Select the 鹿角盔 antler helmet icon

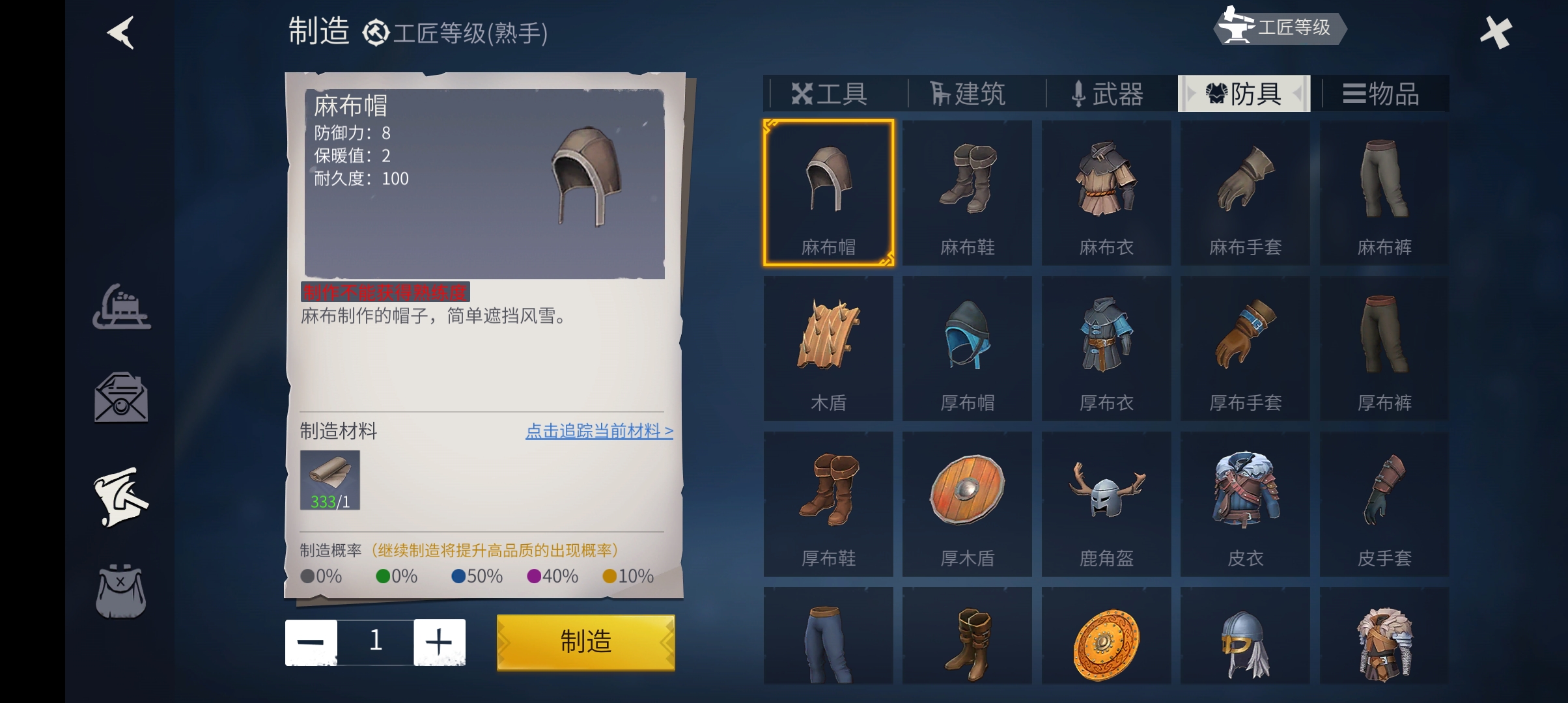(x=1106, y=504)
